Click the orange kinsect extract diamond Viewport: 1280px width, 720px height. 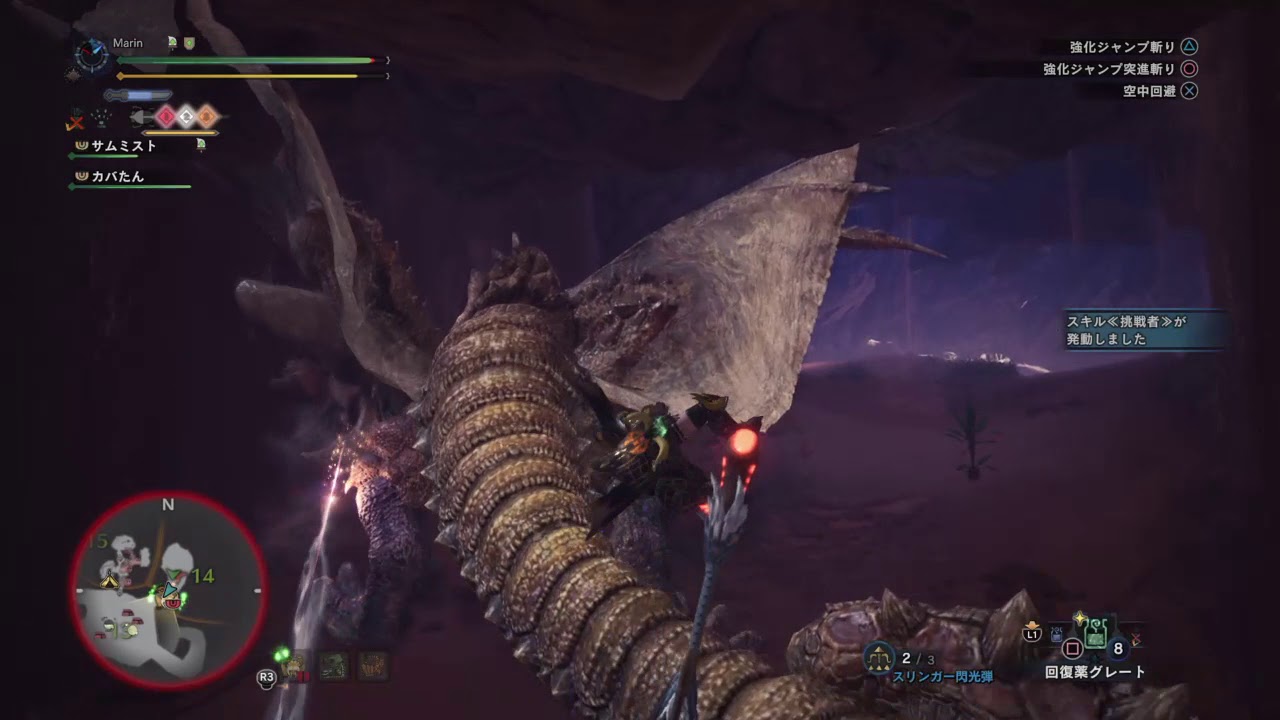point(206,117)
